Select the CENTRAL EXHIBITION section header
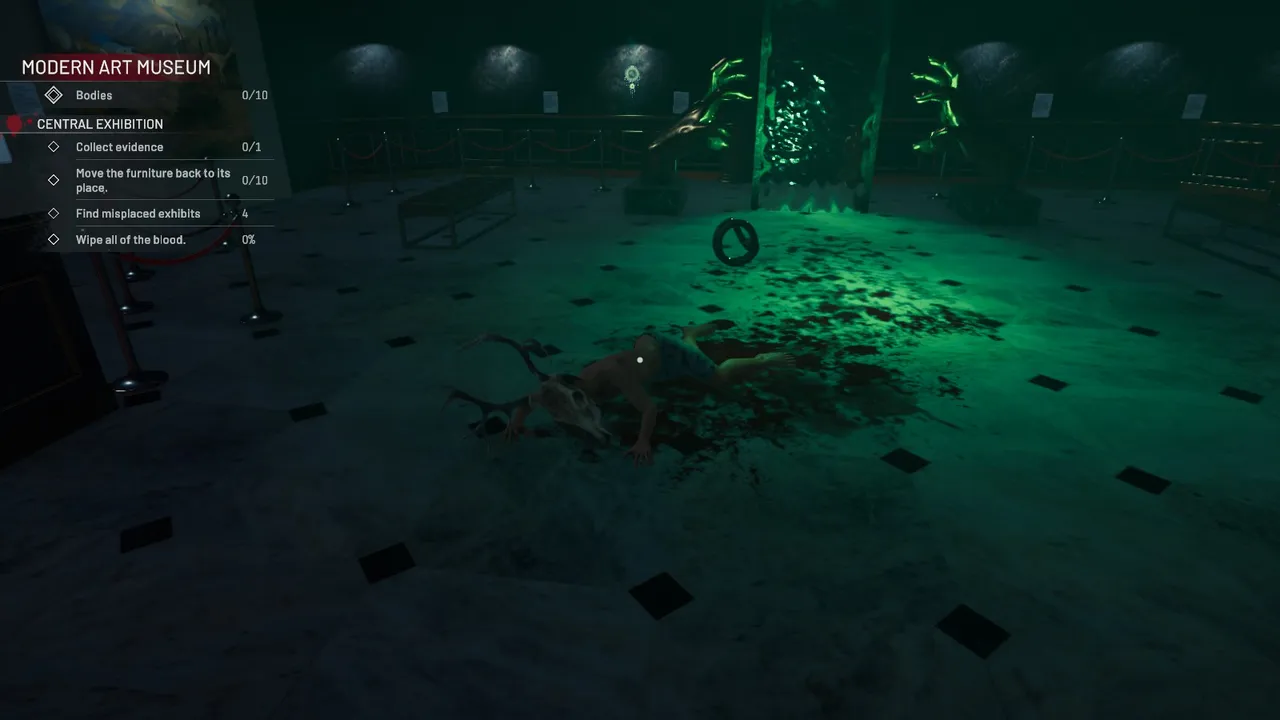This screenshot has height=720, width=1280. (x=99, y=123)
